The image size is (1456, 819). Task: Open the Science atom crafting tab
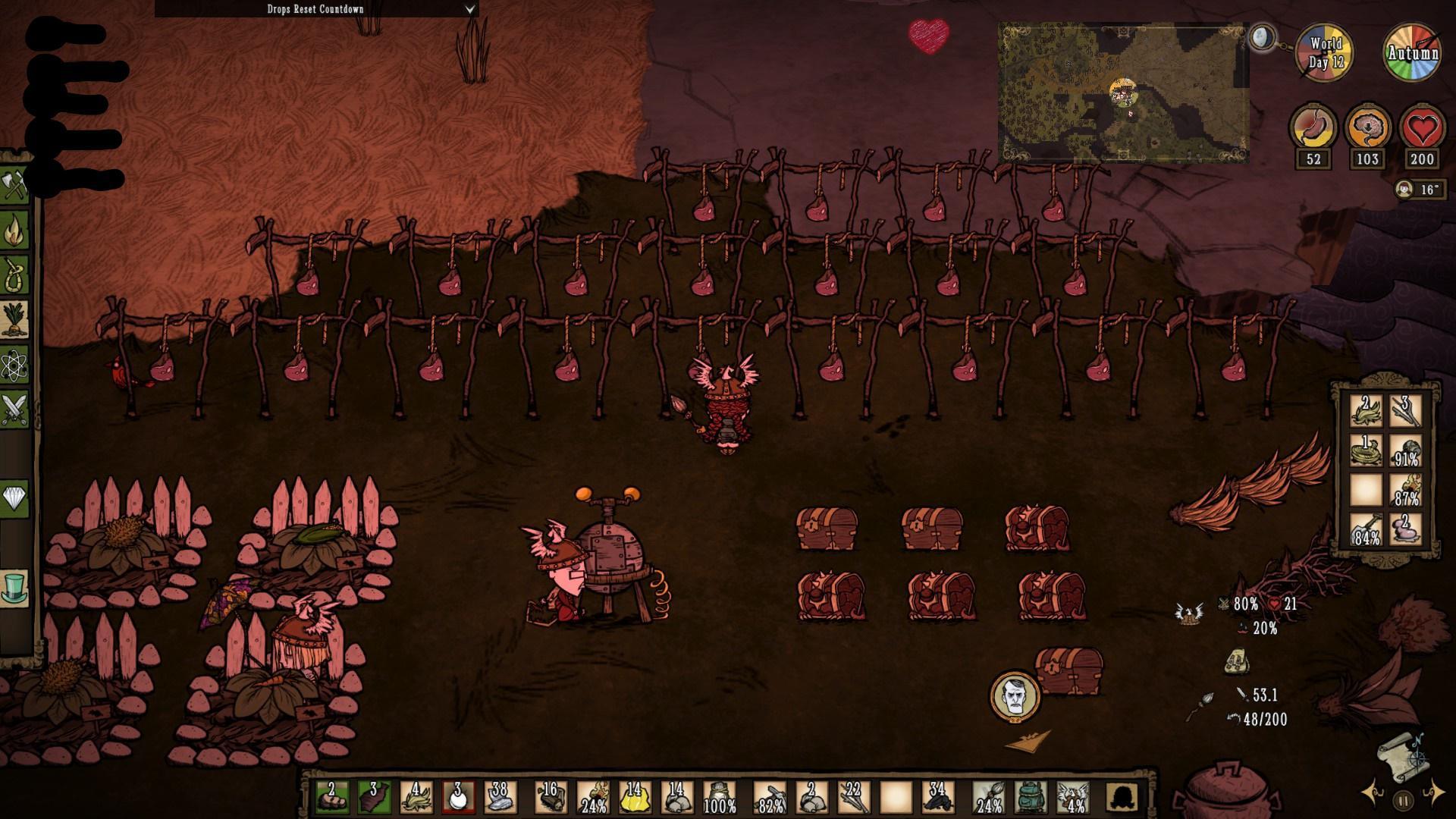(x=14, y=366)
